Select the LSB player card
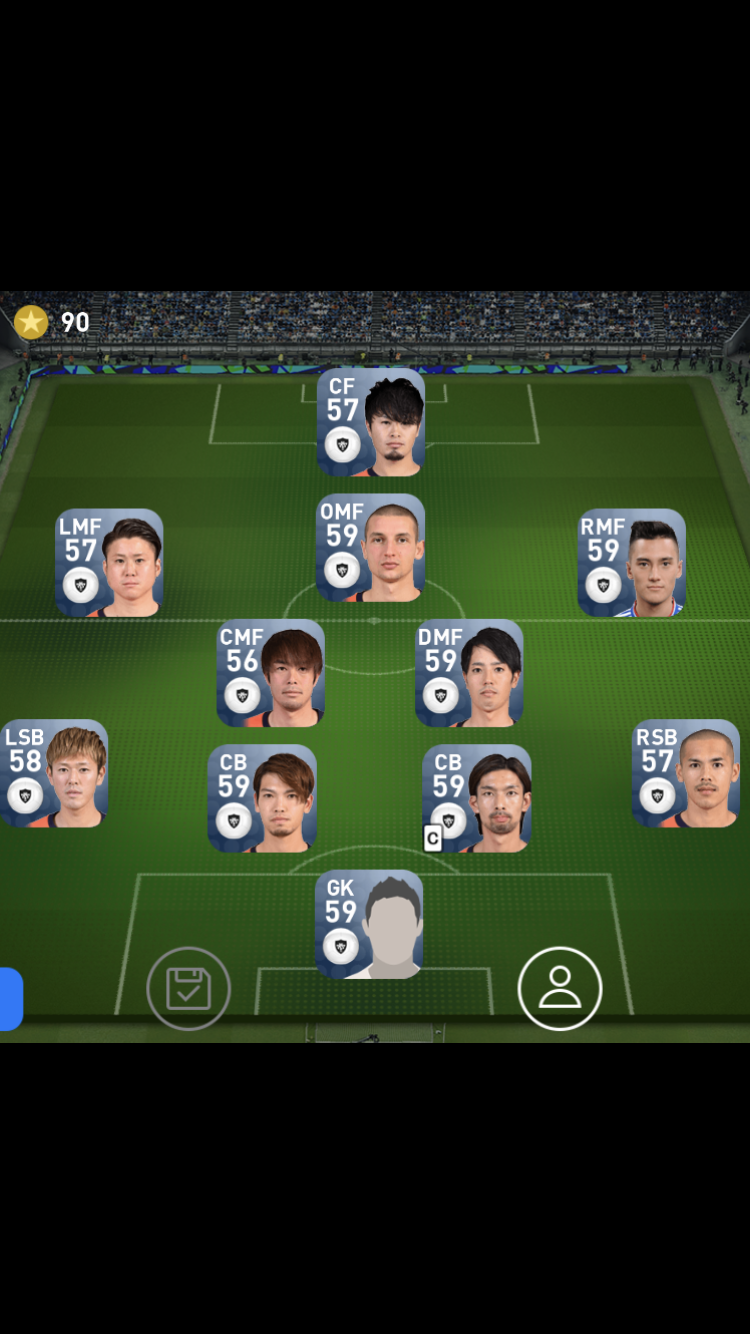The width and height of the screenshot is (750, 1334). tap(54, 774)
